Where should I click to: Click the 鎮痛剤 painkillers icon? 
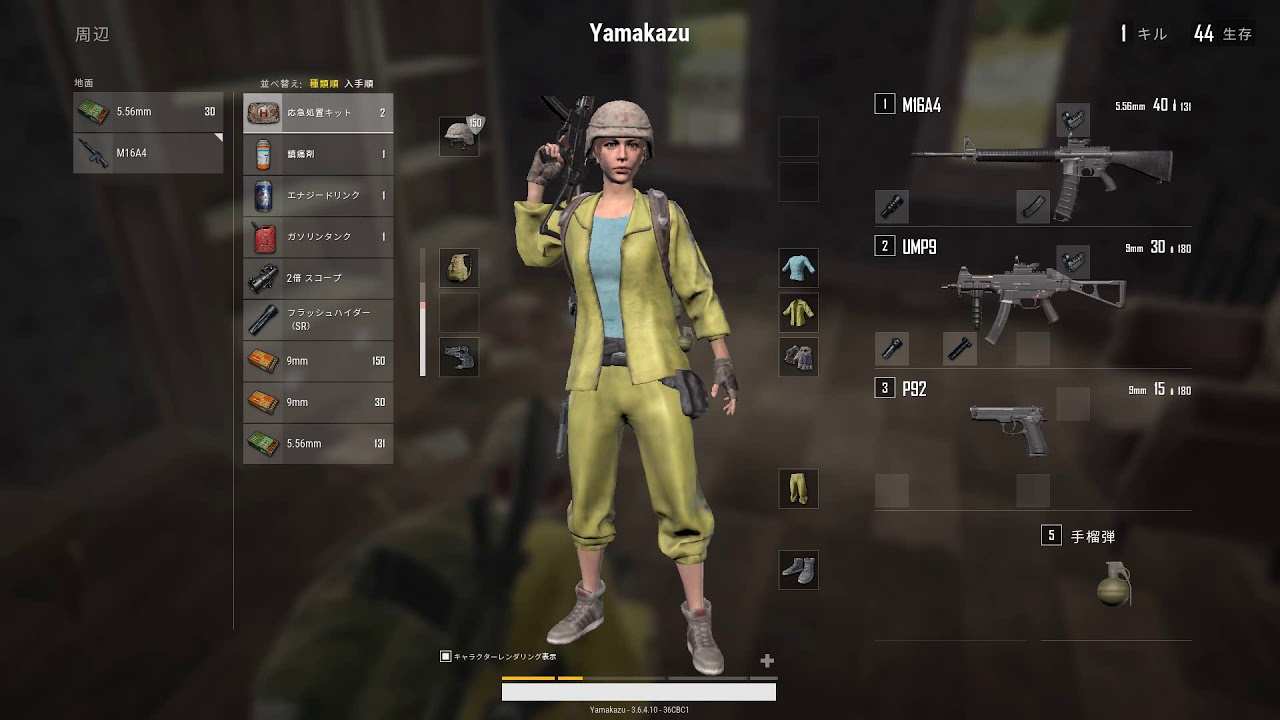[263, 154]
